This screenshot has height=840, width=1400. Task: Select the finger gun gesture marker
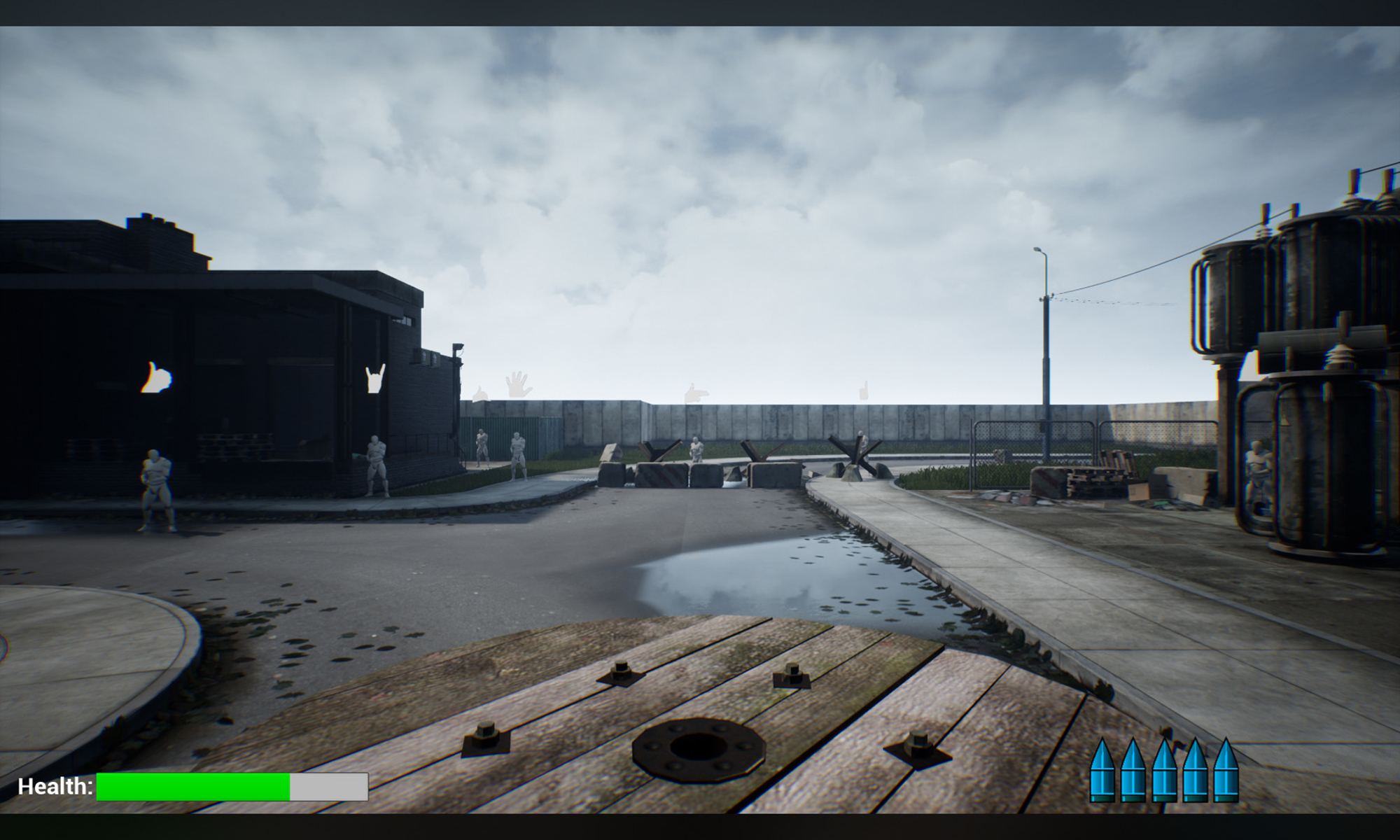point(694,393)
